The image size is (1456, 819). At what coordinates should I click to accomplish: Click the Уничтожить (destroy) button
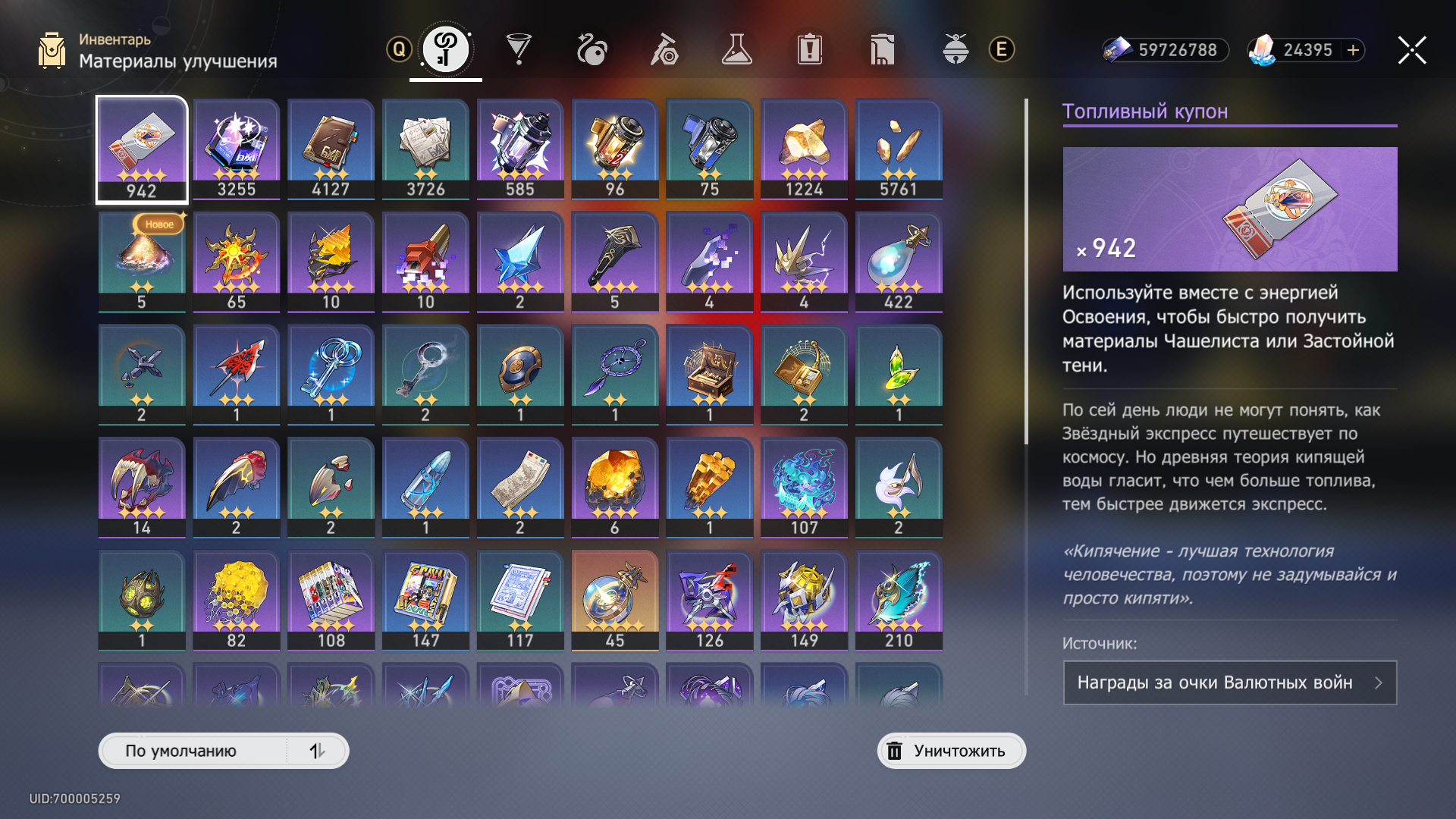click(x=951, y=751)
